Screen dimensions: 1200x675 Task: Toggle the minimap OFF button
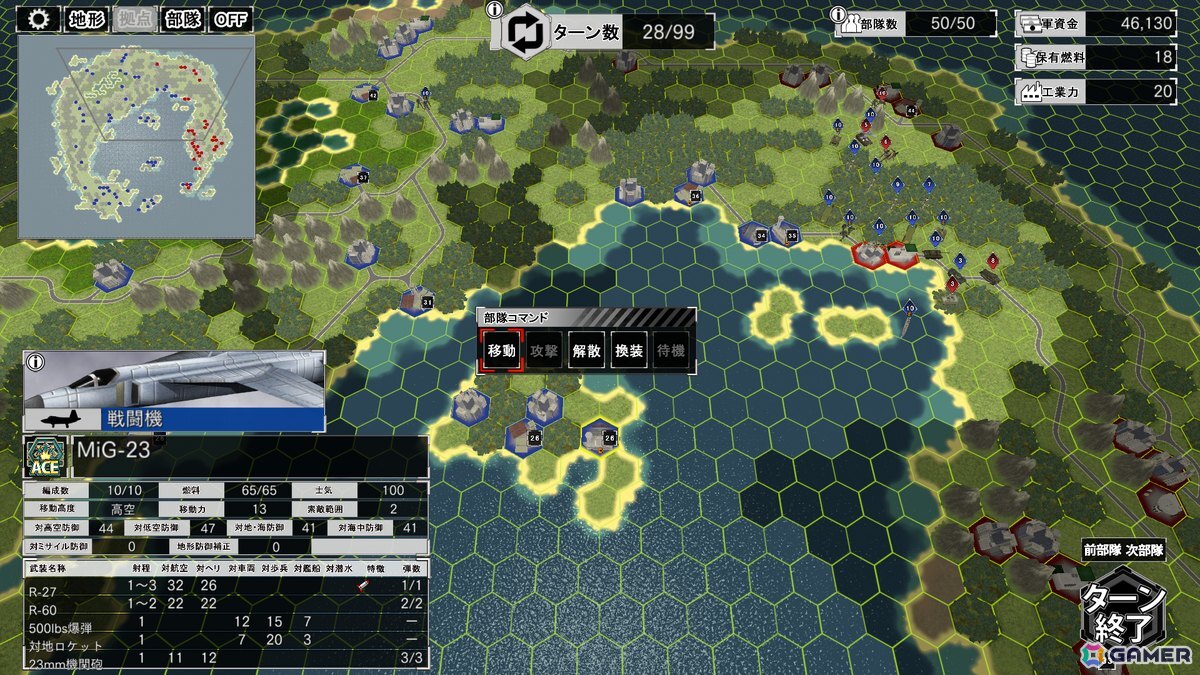pos(230,19)
